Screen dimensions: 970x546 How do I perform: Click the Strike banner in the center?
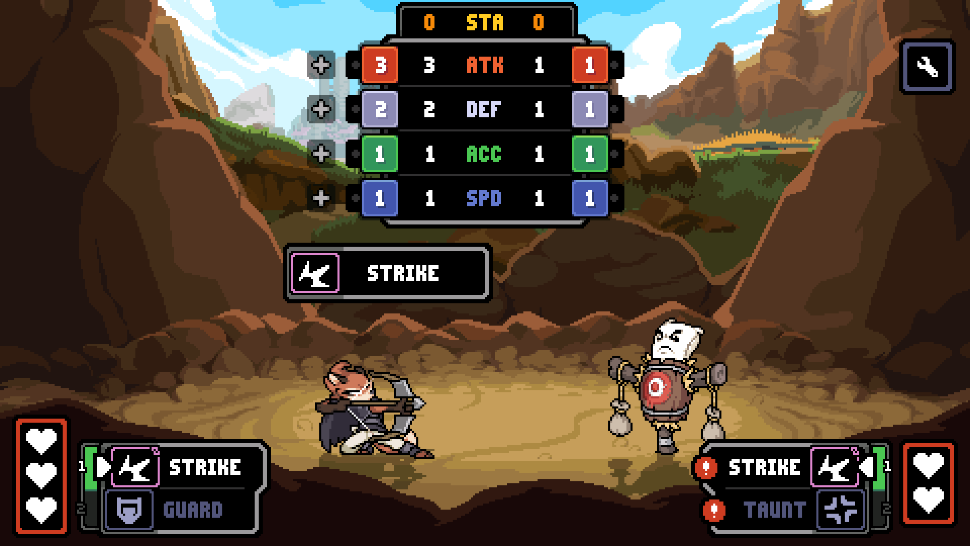388,273
